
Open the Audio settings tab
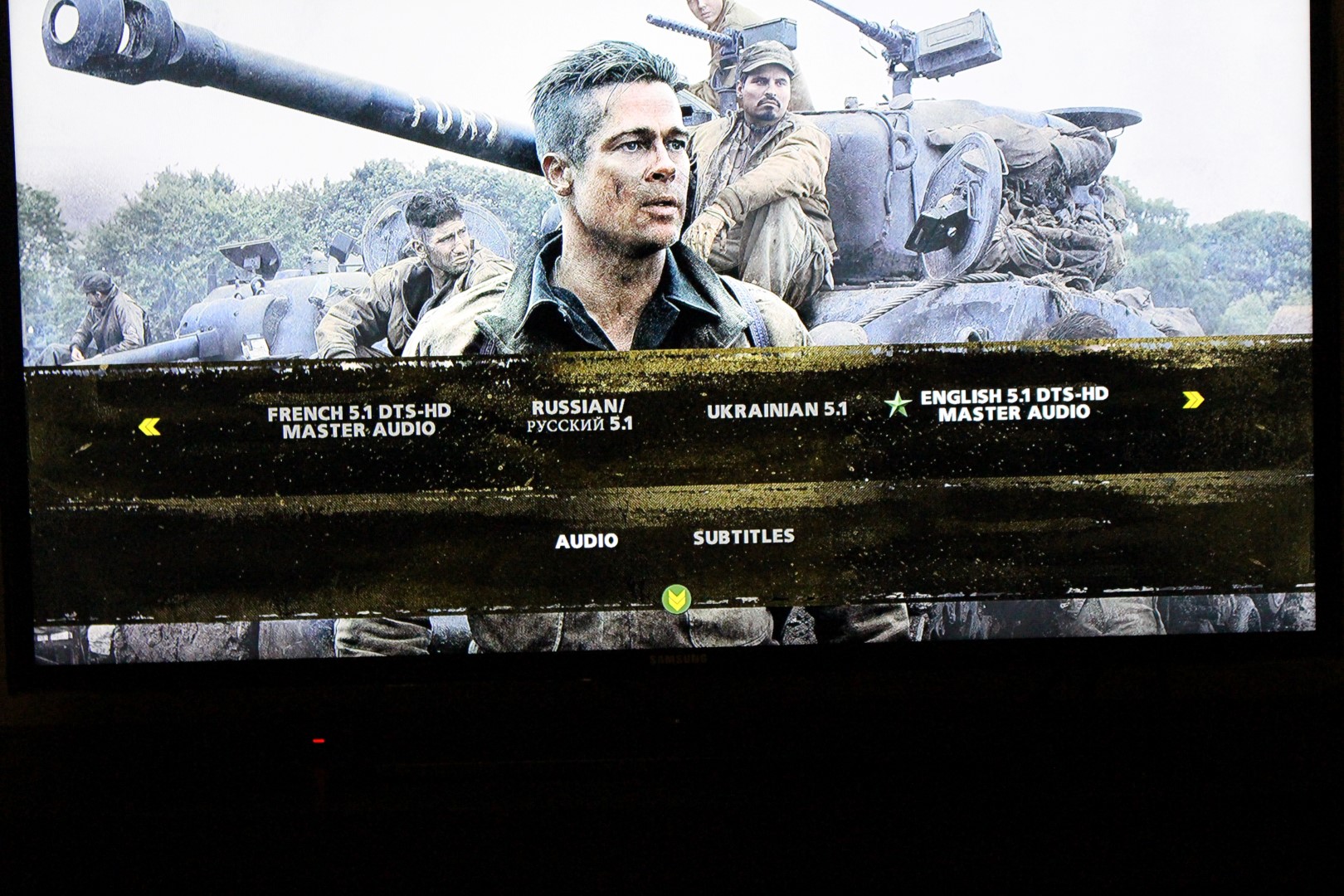click(x=586, y=541)
